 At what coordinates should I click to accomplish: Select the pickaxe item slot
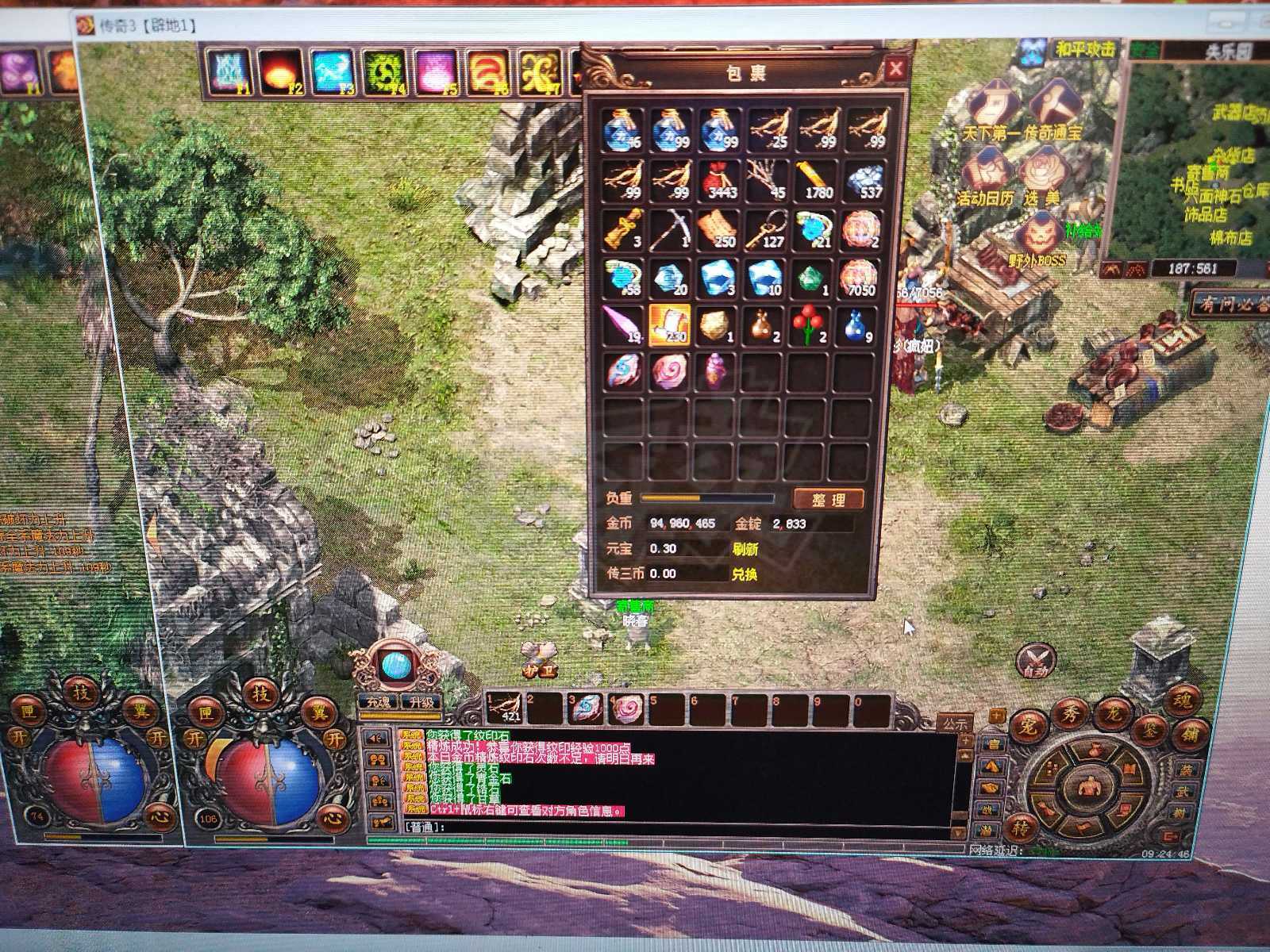(669, 229)
